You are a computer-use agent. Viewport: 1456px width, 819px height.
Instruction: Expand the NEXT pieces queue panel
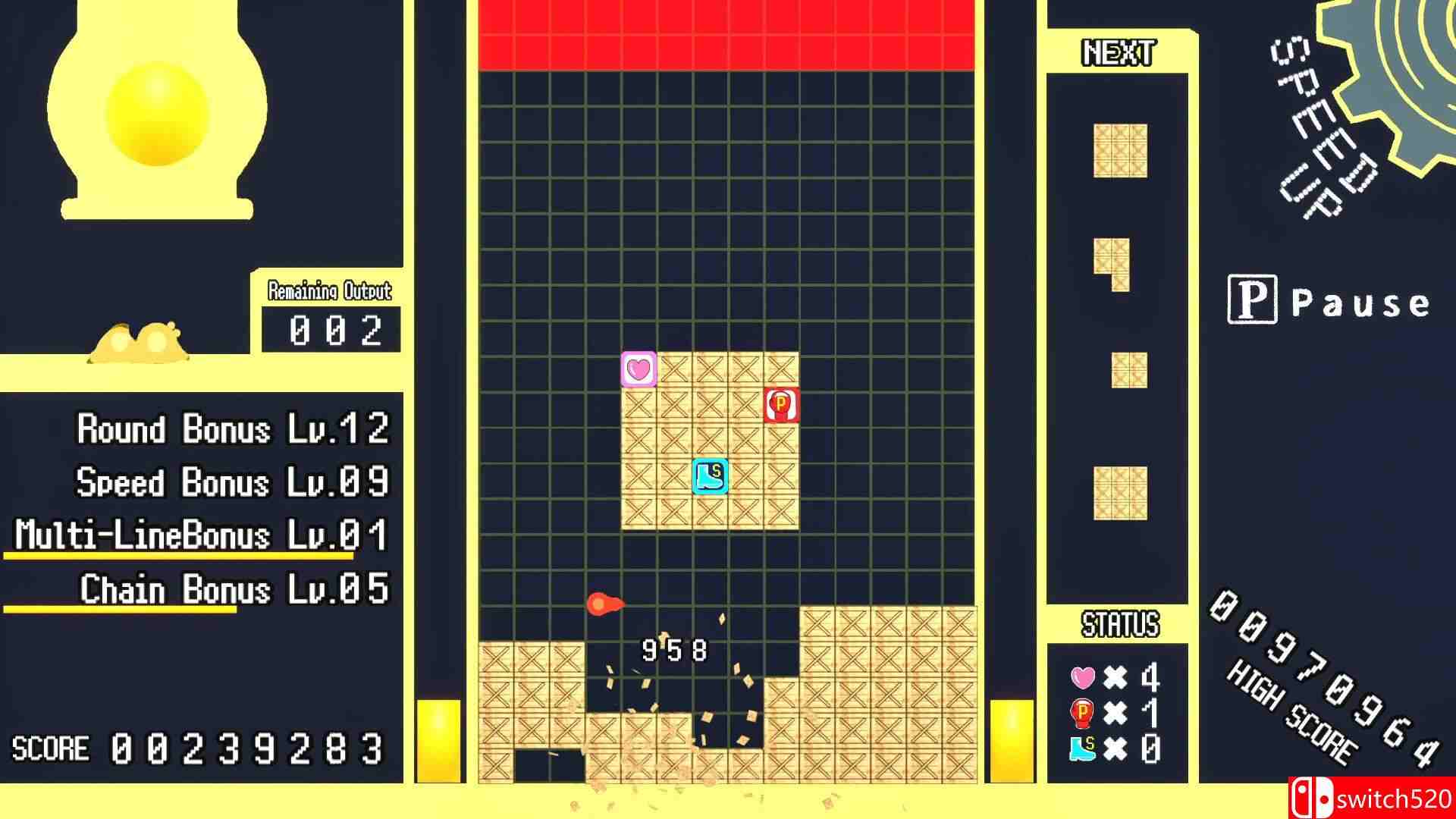[1117, 341]
